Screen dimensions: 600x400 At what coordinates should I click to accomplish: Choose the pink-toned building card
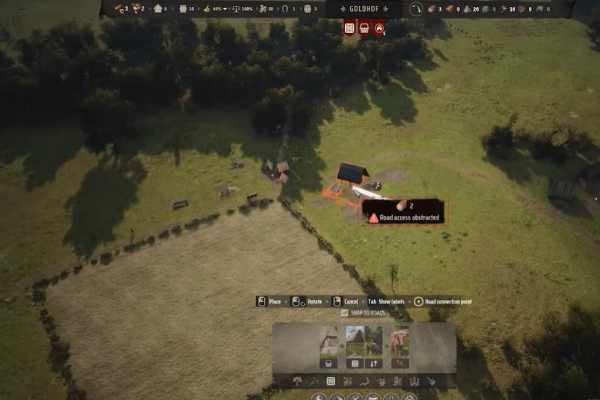[400, 341]
